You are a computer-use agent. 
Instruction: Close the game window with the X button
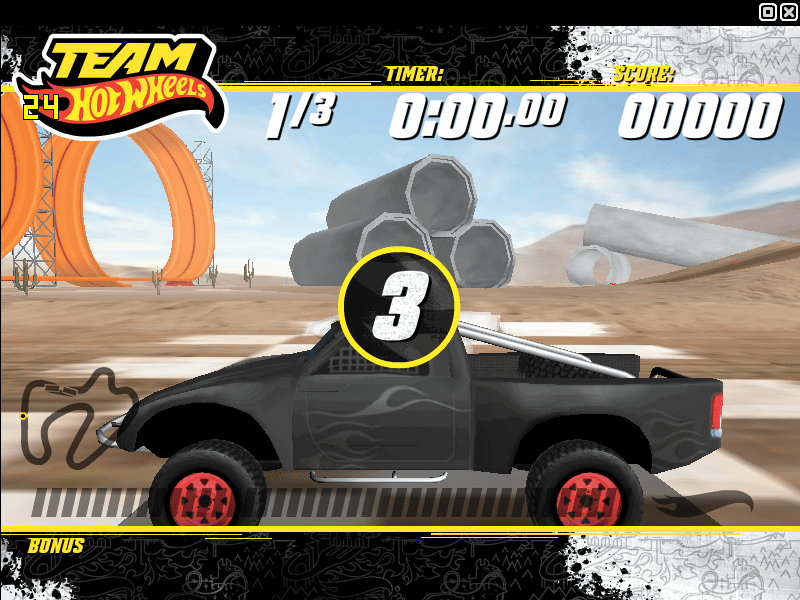point(788,12)
